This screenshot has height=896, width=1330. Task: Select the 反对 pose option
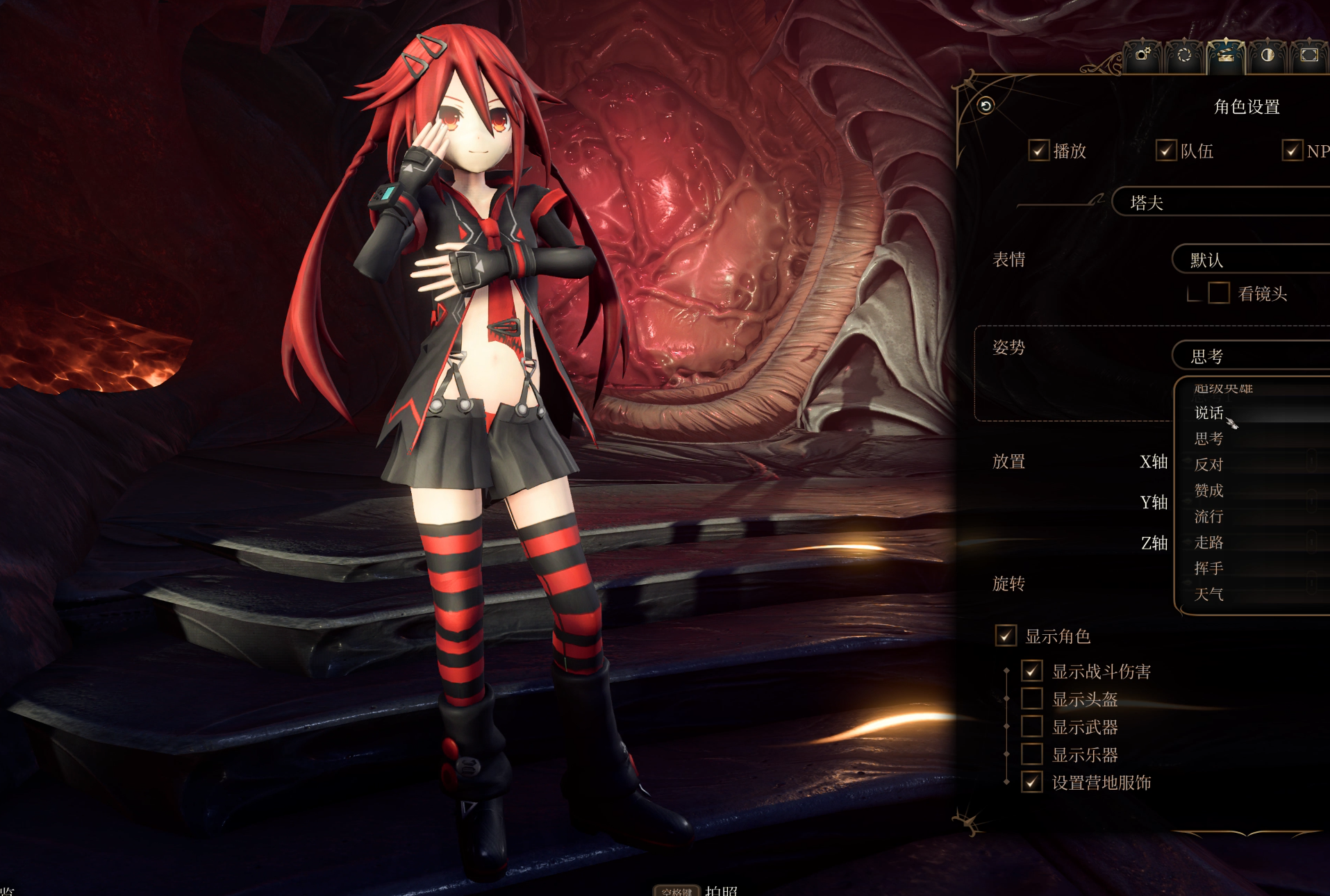[1209, 465]
